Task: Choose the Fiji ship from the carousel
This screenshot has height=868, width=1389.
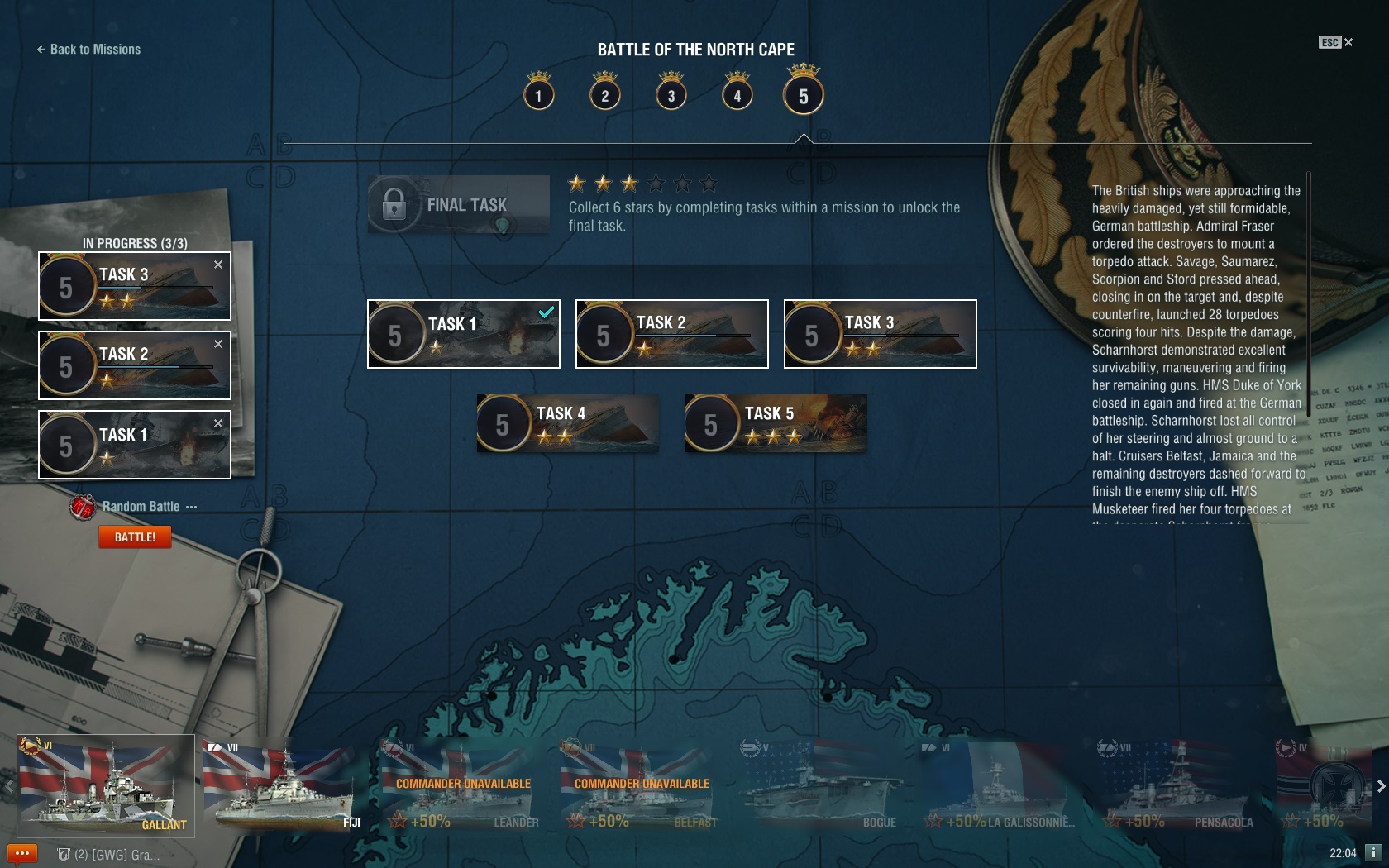Action: tap(284, 785)
